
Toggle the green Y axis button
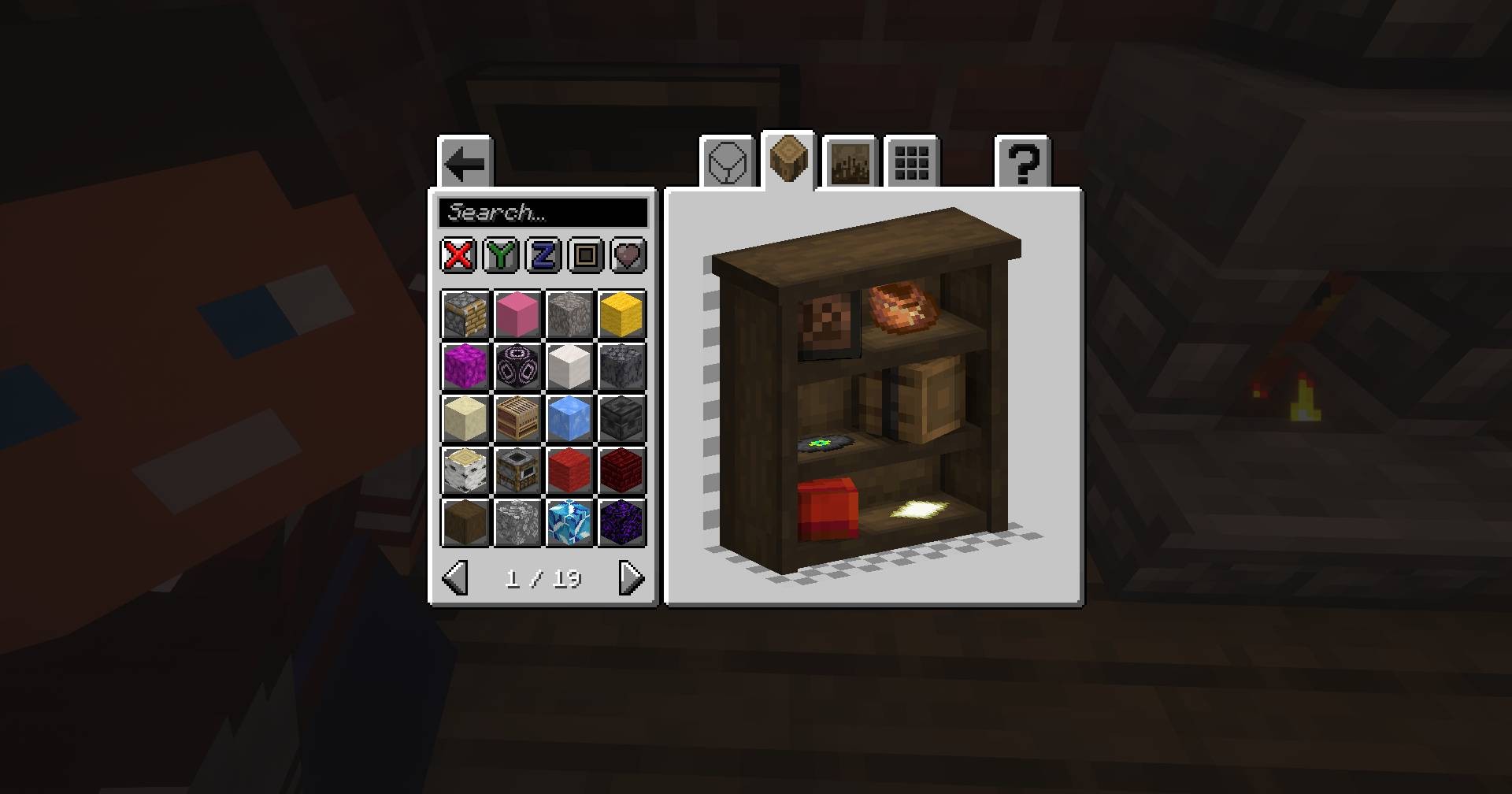tap(501, 255)
